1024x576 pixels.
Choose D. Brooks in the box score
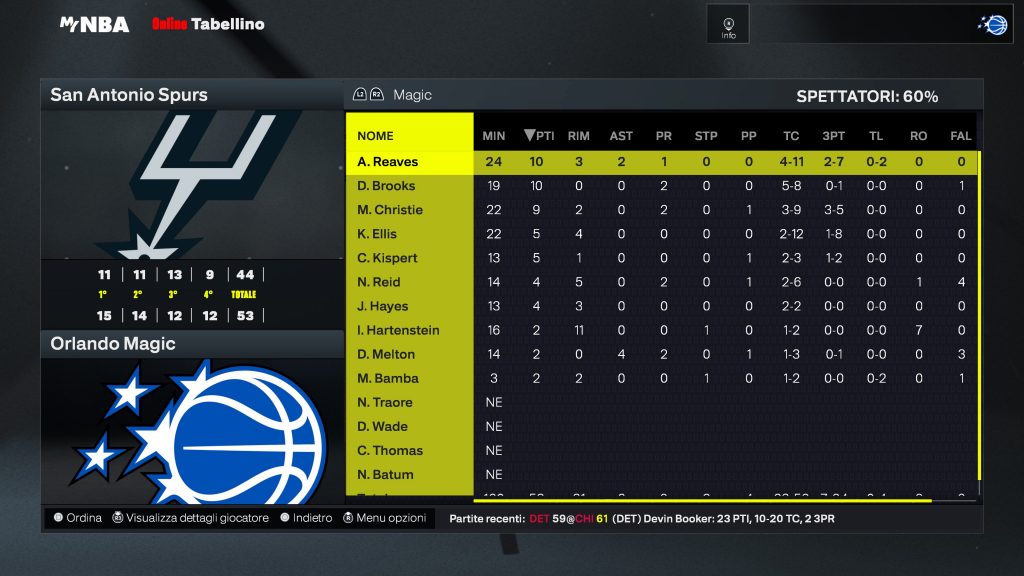coord(386,186)
